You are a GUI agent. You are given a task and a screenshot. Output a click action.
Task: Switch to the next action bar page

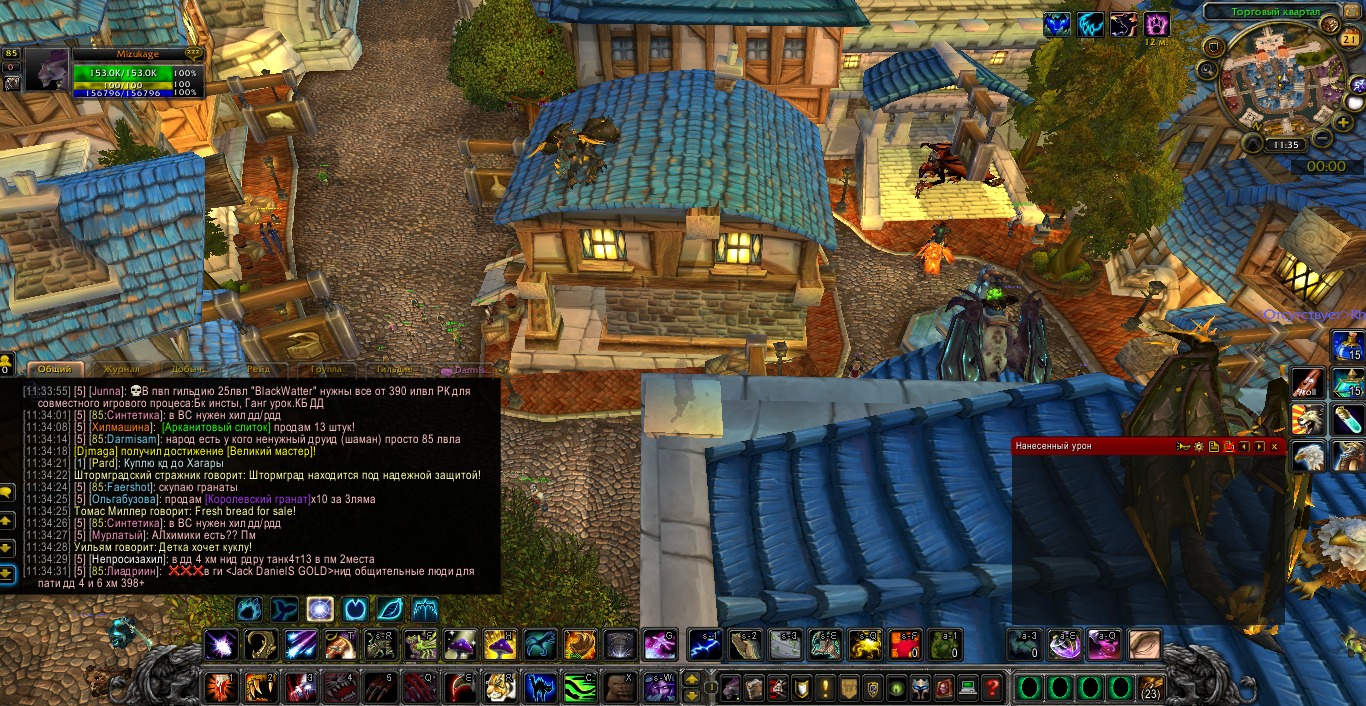pos(691,680)
